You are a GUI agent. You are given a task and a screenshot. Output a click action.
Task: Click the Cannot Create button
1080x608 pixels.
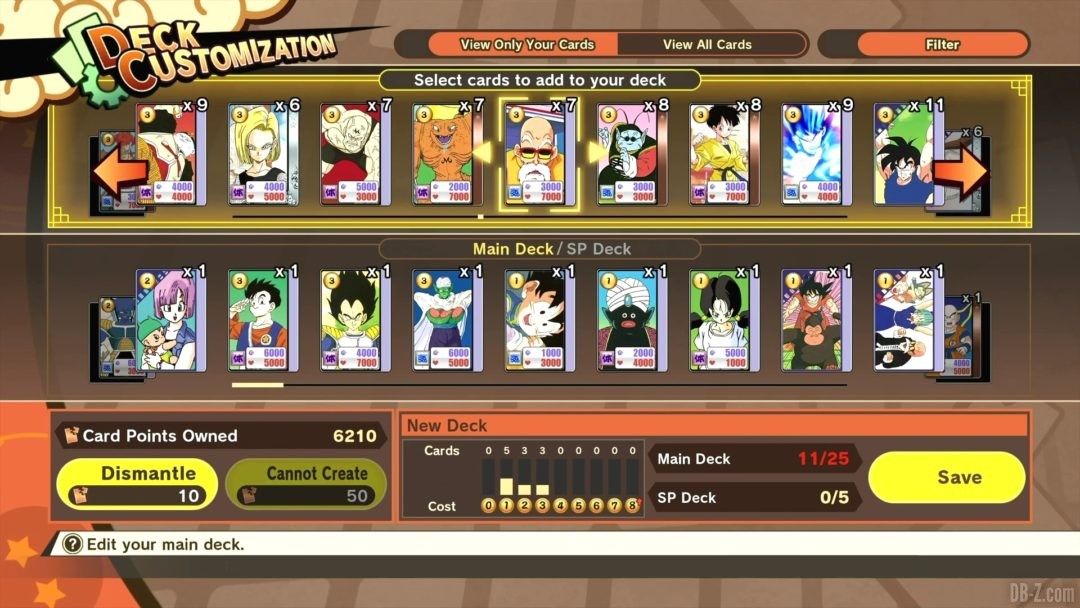pyautogui.click(x=306, y=484)
